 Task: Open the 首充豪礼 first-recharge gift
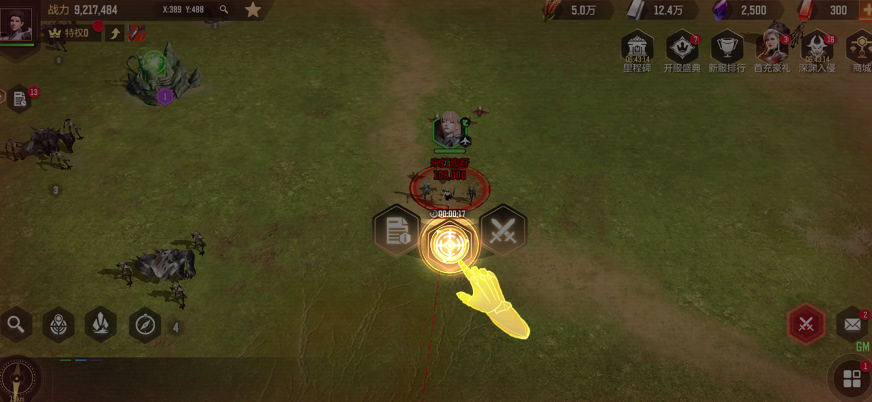tap(771, 49)
